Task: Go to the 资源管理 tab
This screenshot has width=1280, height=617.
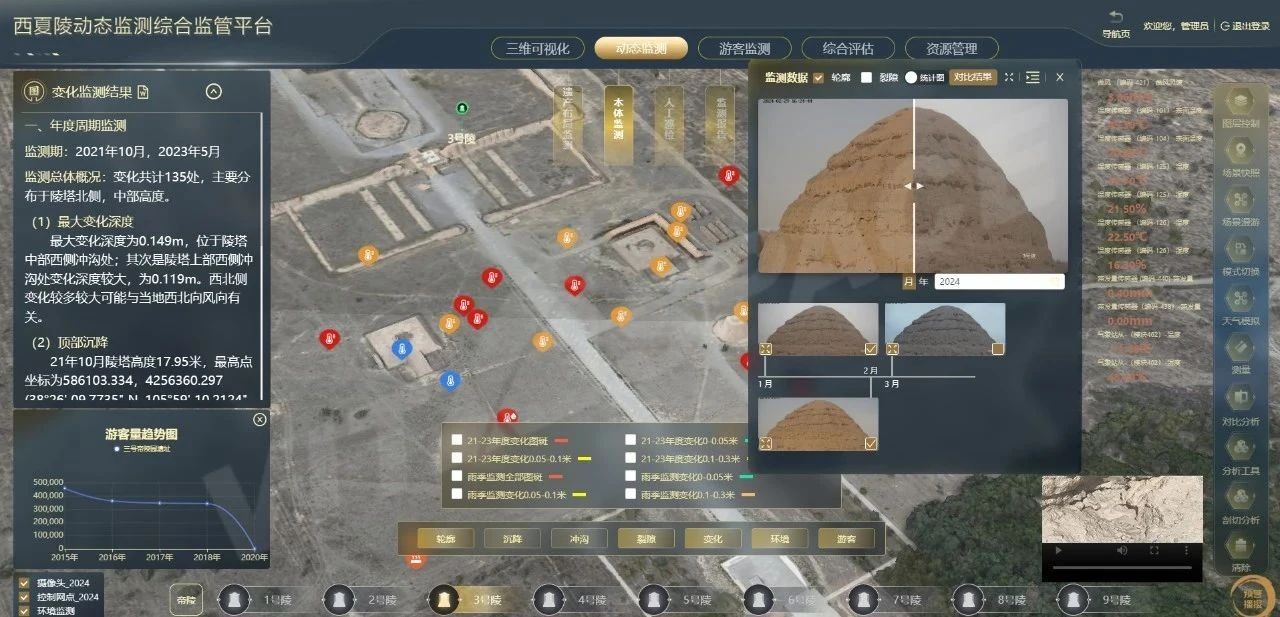Action: [951, 48]
